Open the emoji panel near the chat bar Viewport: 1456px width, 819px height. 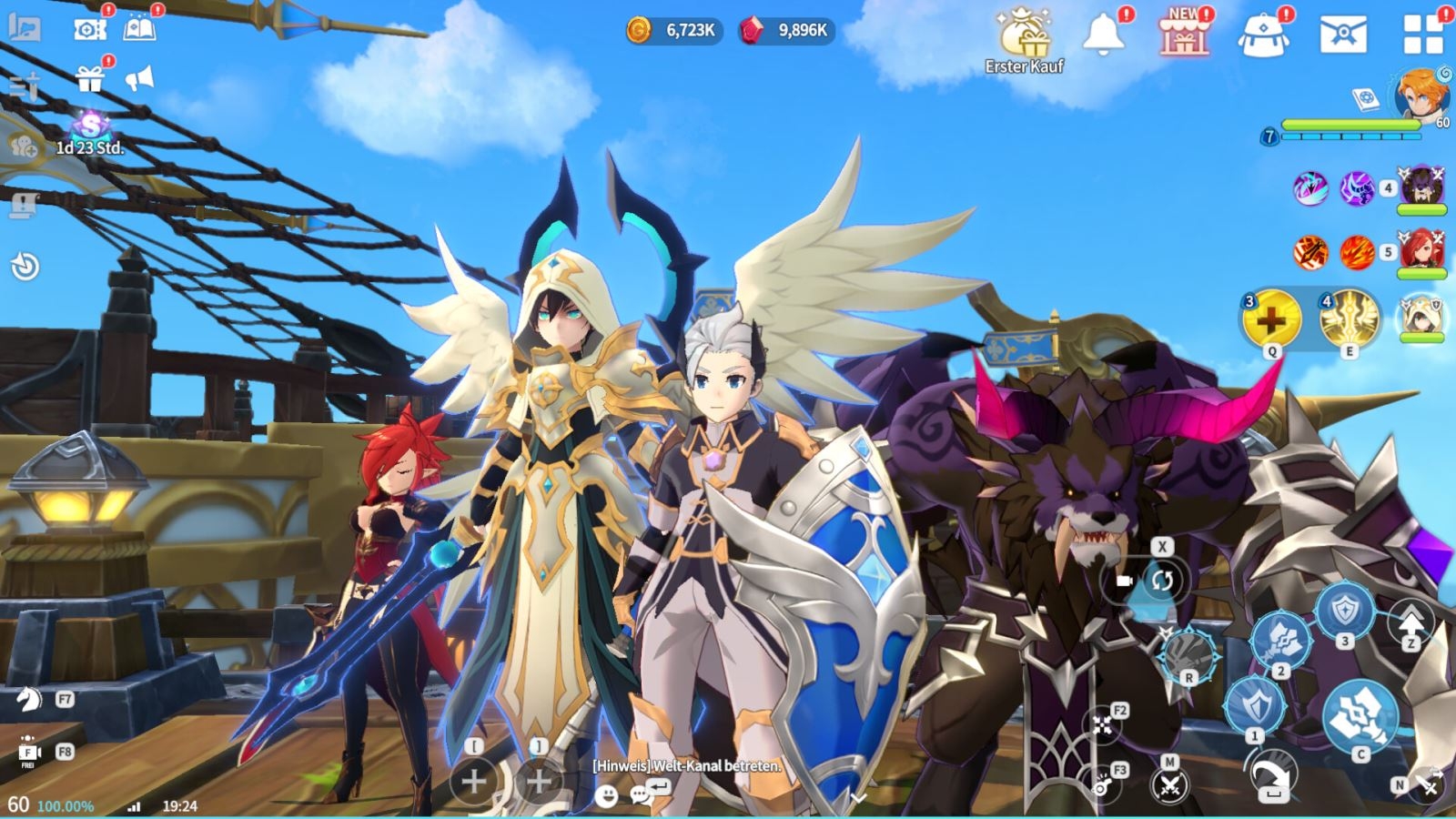pos(606,797)
